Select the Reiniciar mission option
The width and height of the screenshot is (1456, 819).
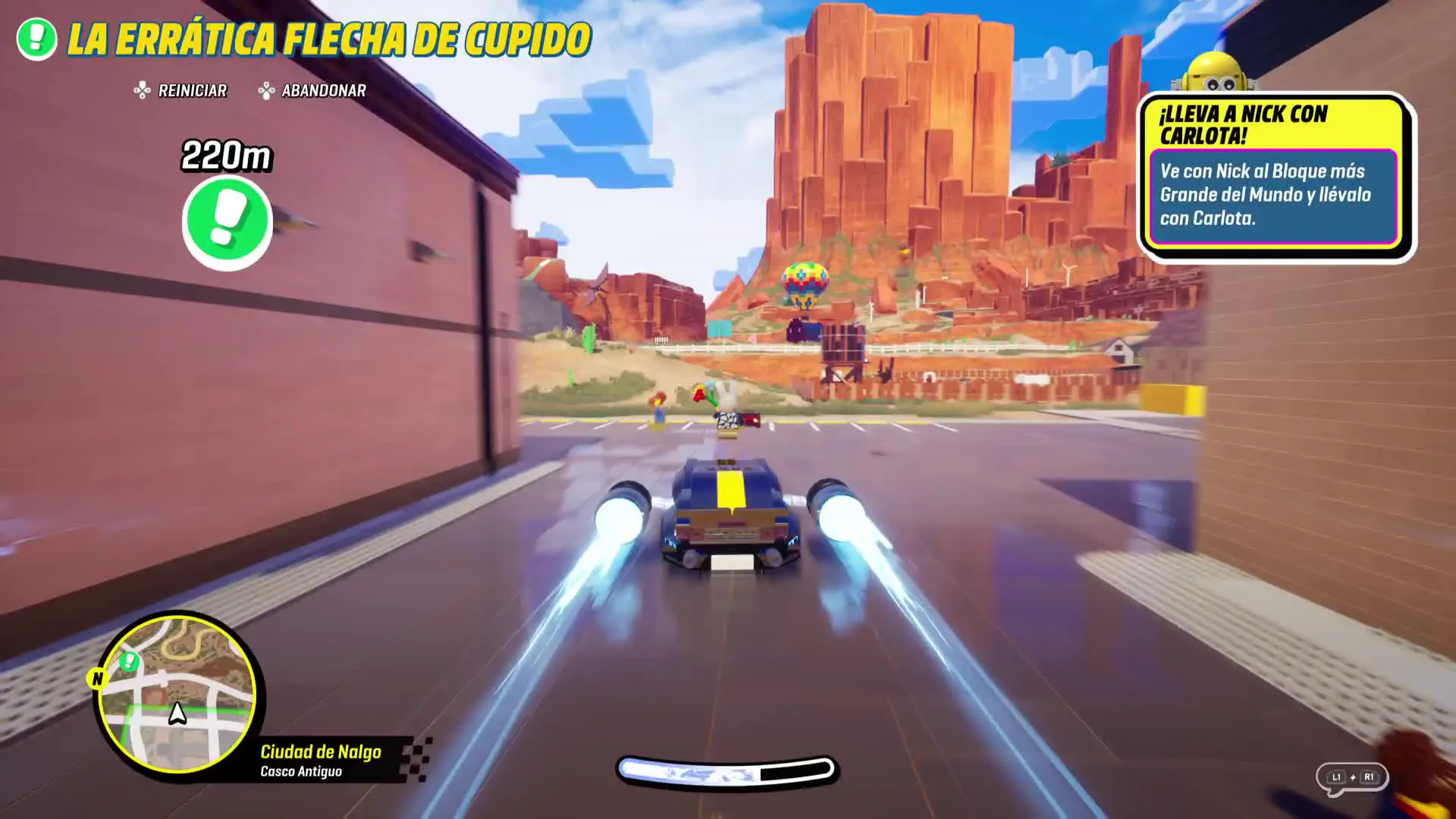click(180, 91)
